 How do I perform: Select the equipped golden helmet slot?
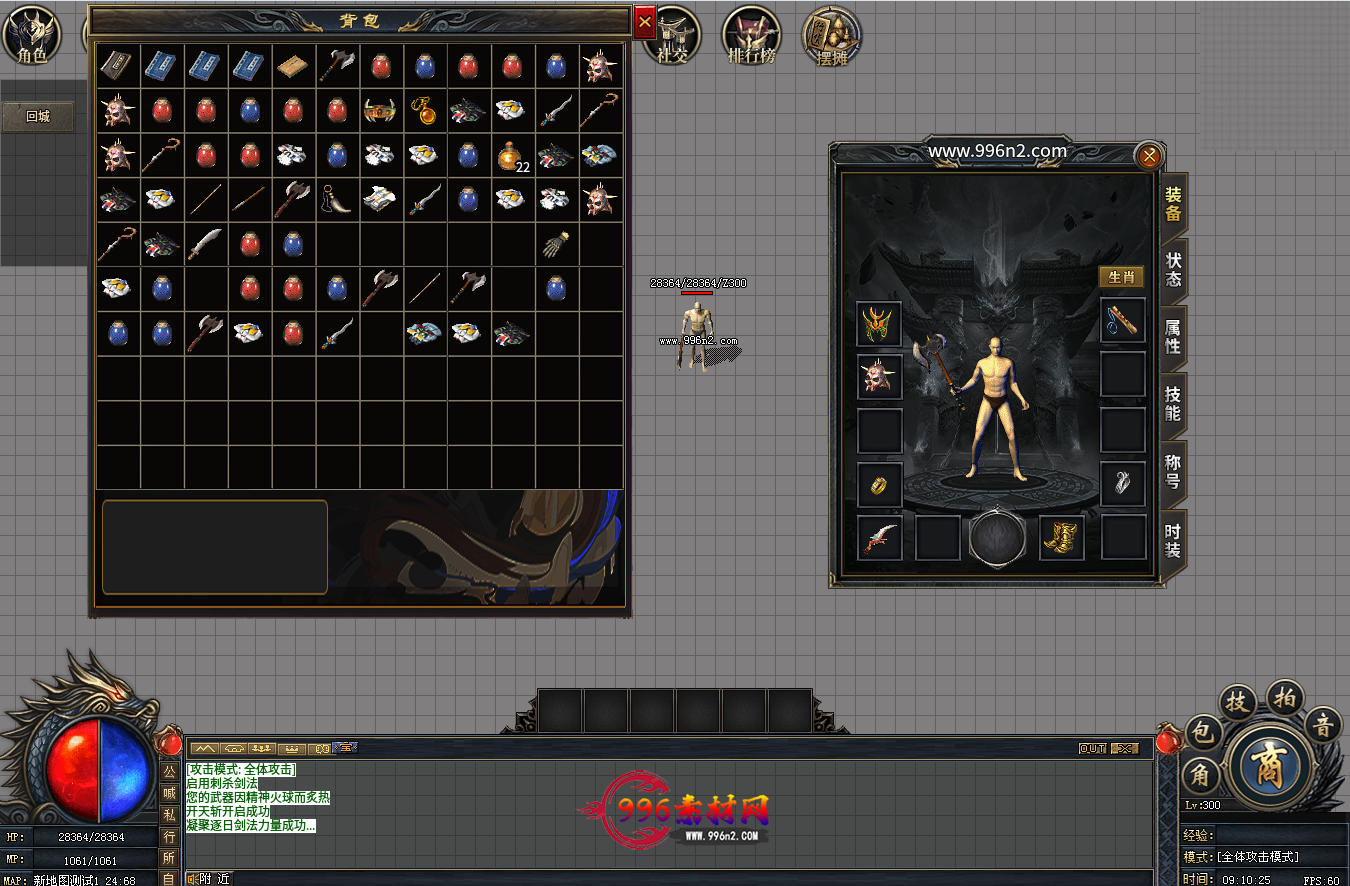click(879, 324)
